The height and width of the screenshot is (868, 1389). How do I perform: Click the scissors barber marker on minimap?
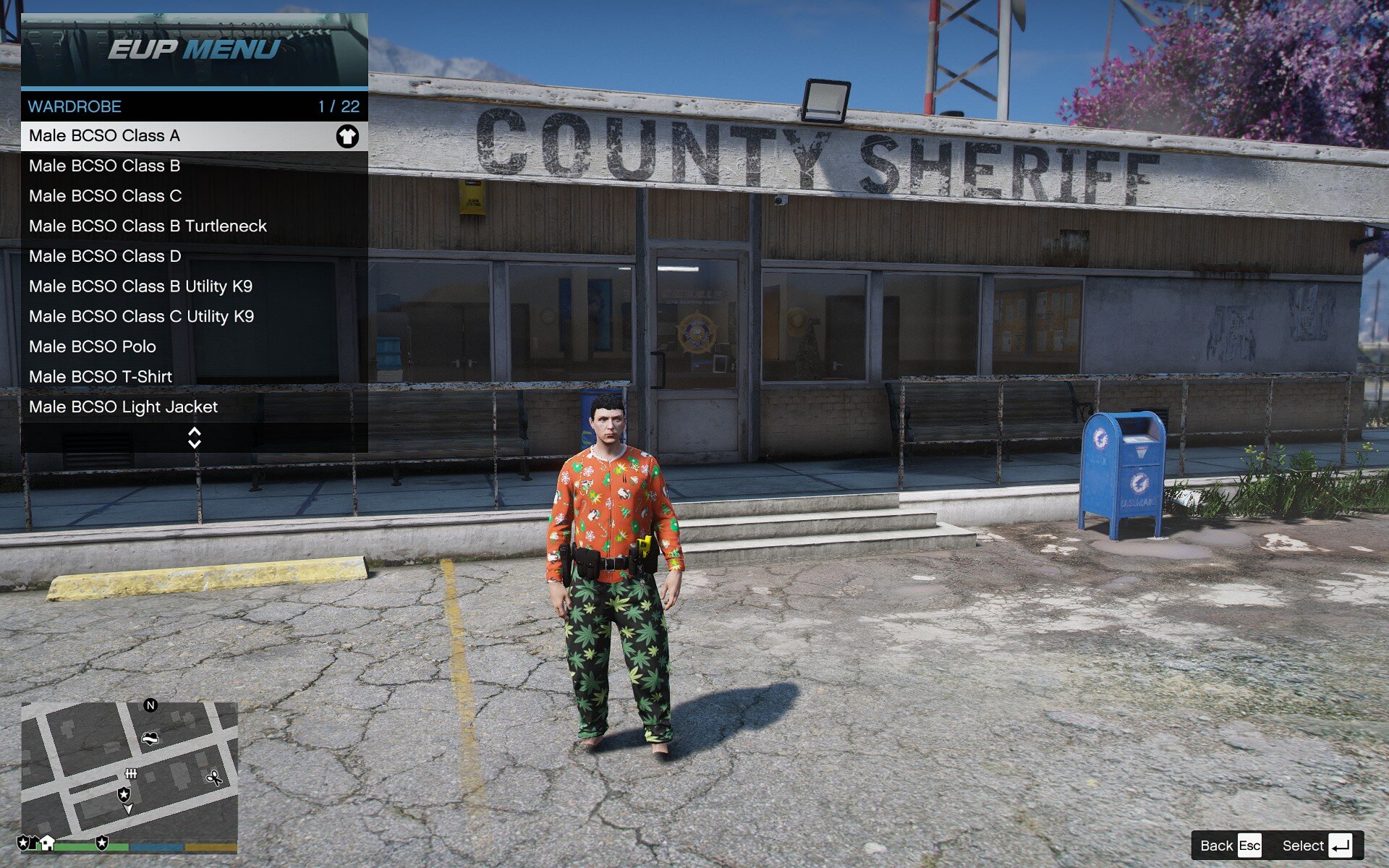(214, 778)
